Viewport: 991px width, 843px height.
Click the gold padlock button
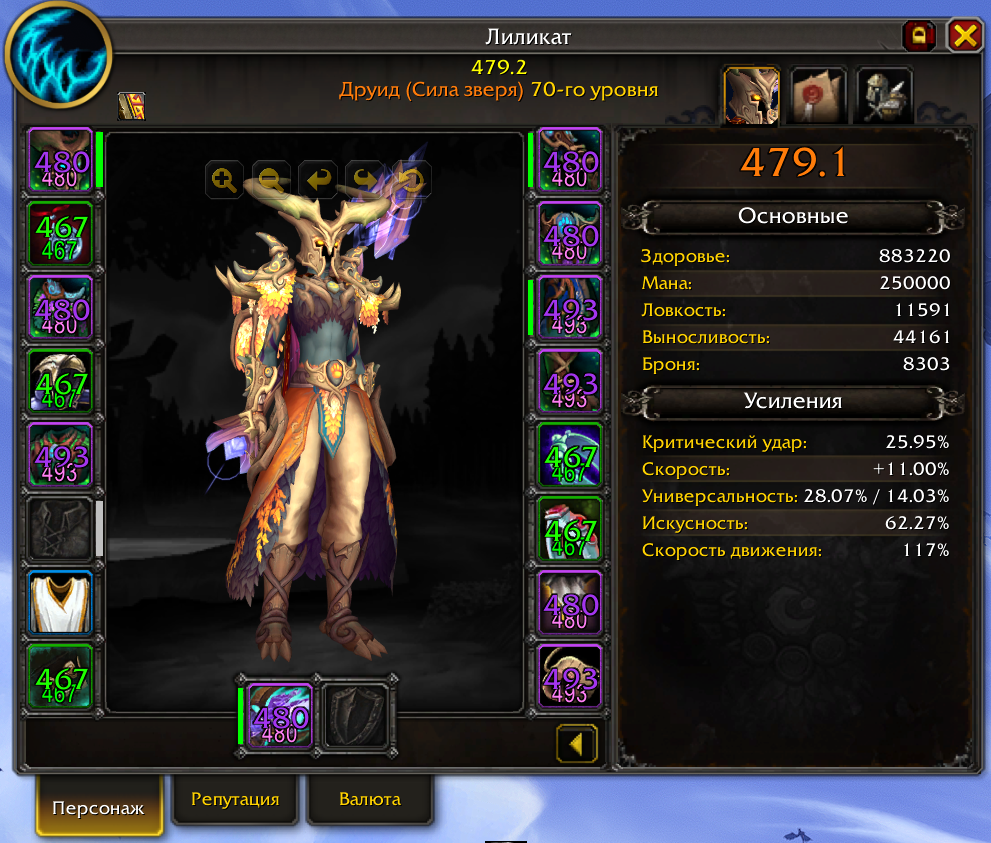point(918,37)
